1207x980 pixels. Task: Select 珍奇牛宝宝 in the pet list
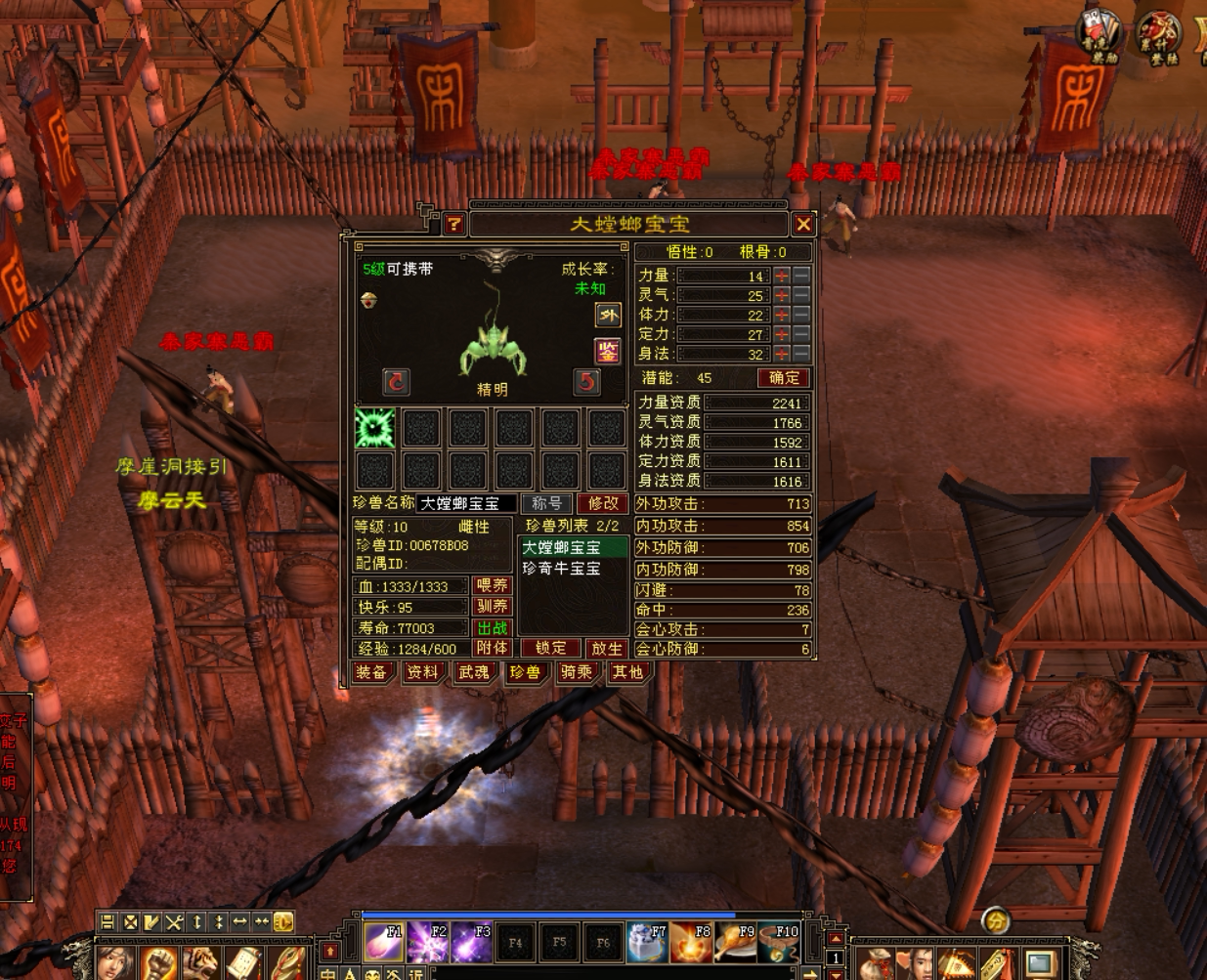tap(562, 569)
